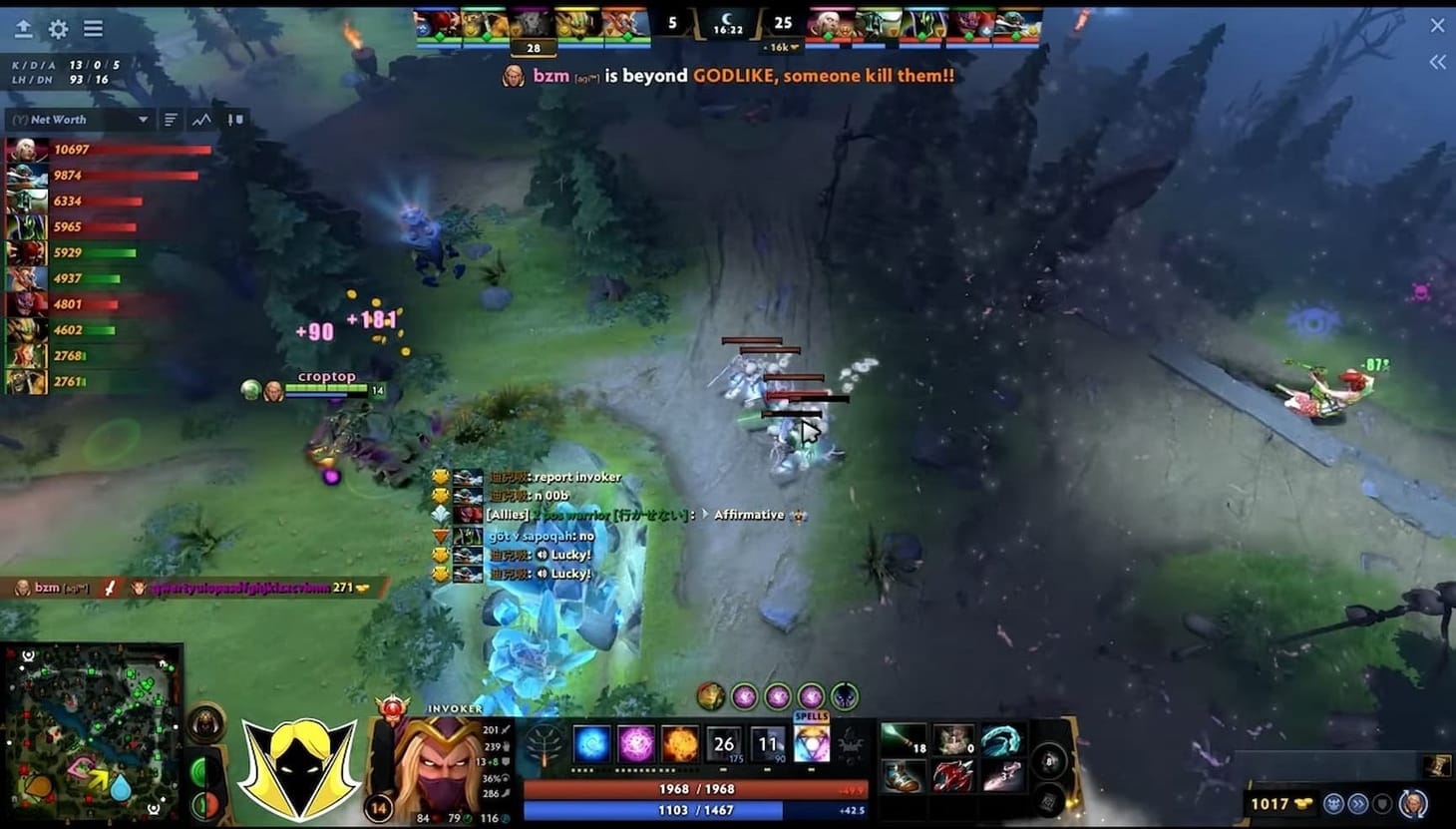Image resolution: width=1456 pixels, height=829 pixels.
Task: Open the settings gear in top-left
Action: (x=58, y=26)
